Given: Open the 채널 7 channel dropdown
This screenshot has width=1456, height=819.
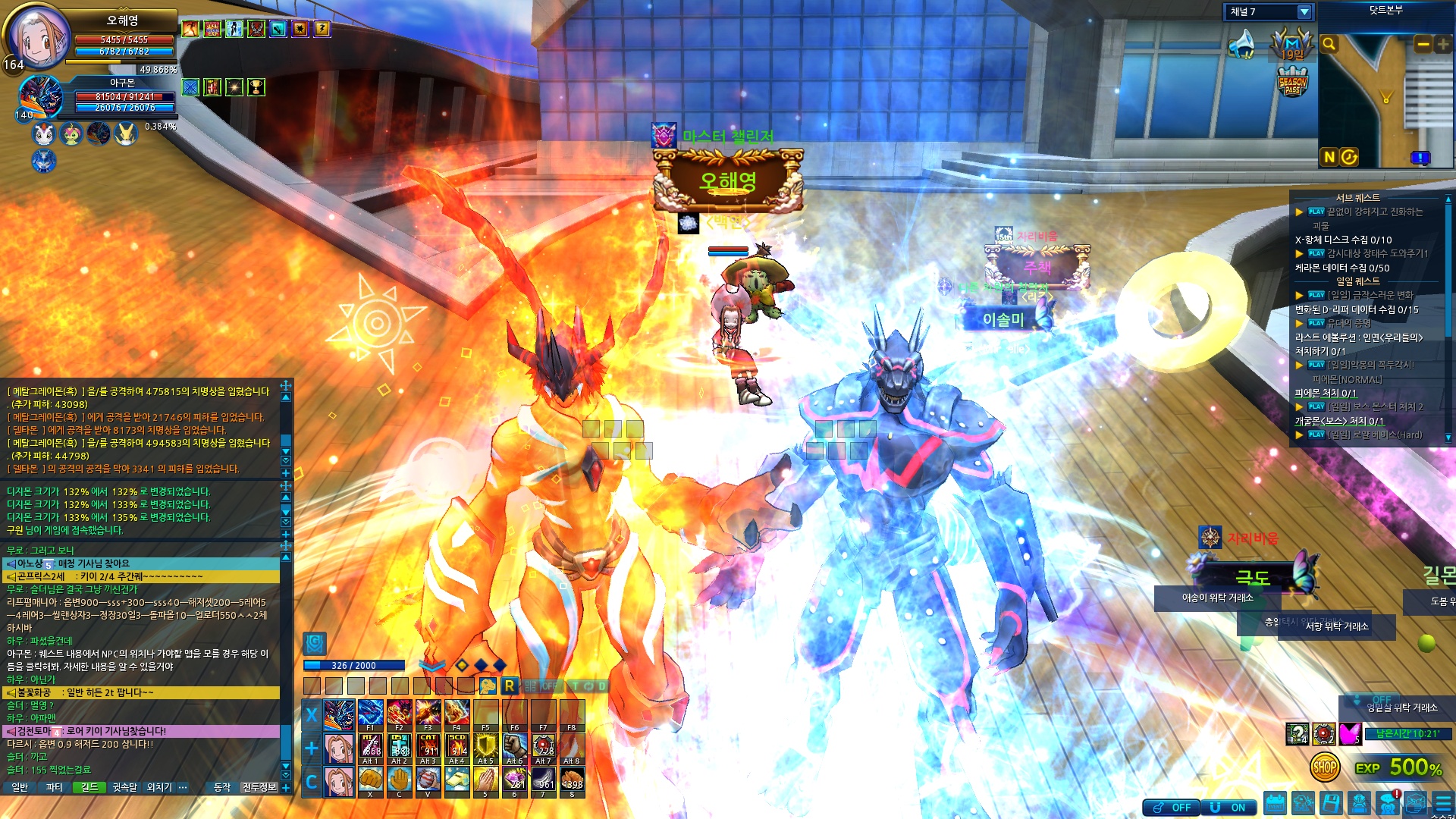Looking at the screenshot, I should pyautogui.click(x=1304, y=12).
